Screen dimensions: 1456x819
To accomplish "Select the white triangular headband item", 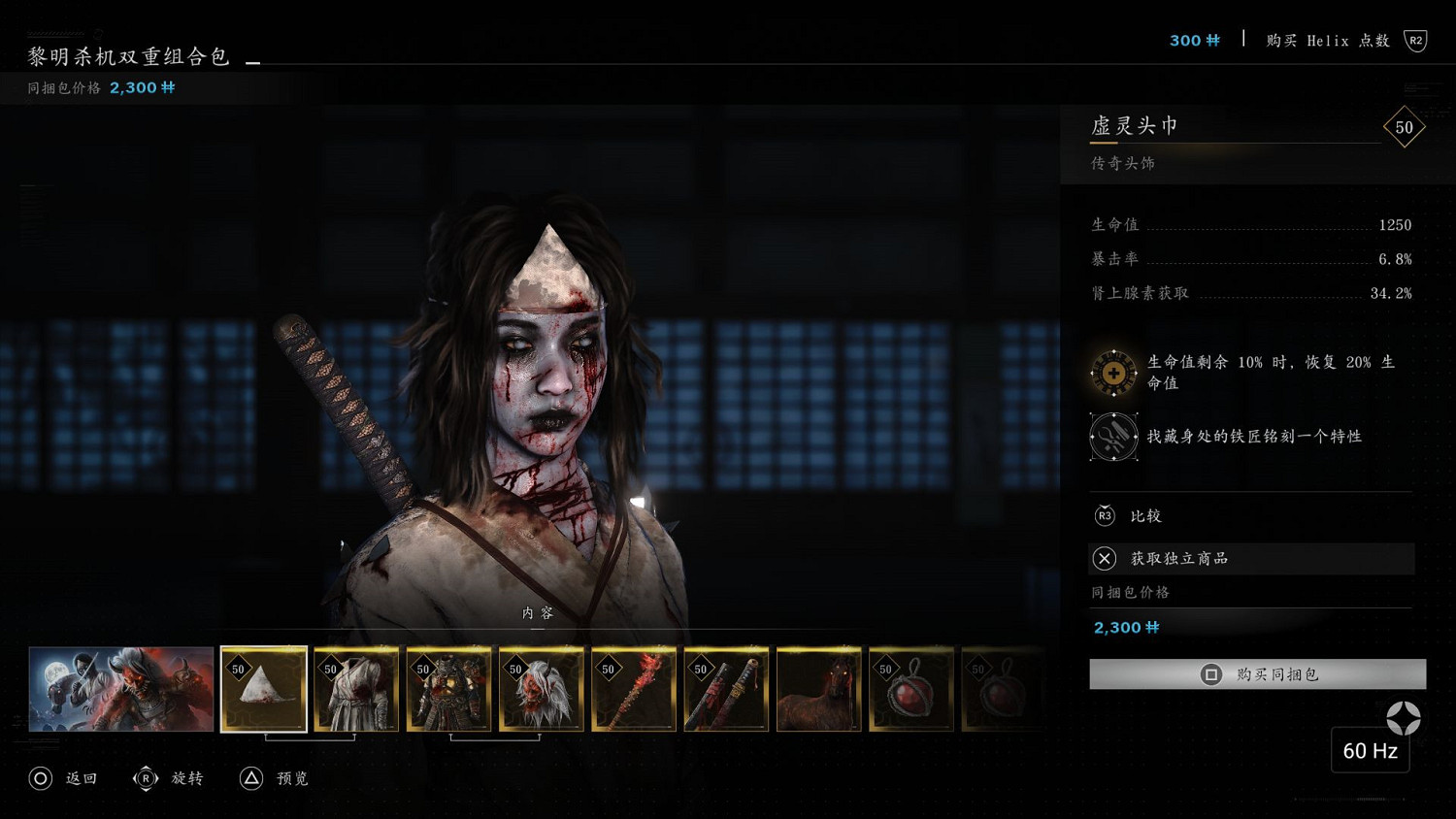I will coord(264,689).
